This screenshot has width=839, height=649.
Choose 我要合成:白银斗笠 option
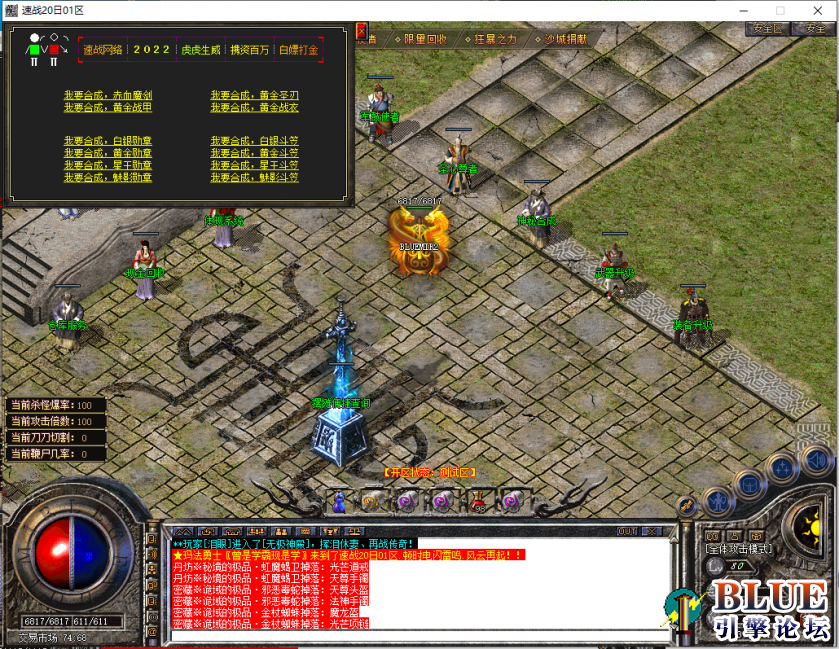click(x=254, y=141)
